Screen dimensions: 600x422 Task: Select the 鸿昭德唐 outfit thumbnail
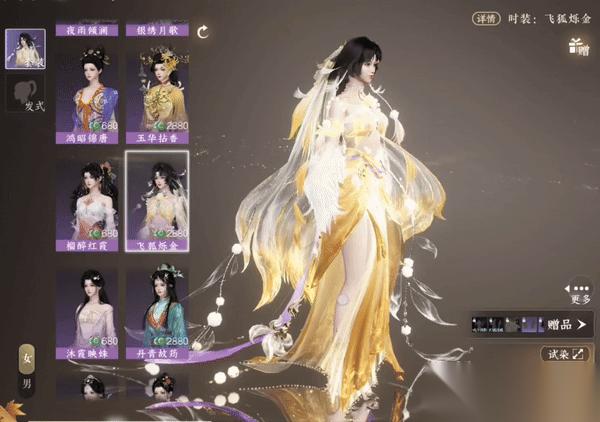86,93
